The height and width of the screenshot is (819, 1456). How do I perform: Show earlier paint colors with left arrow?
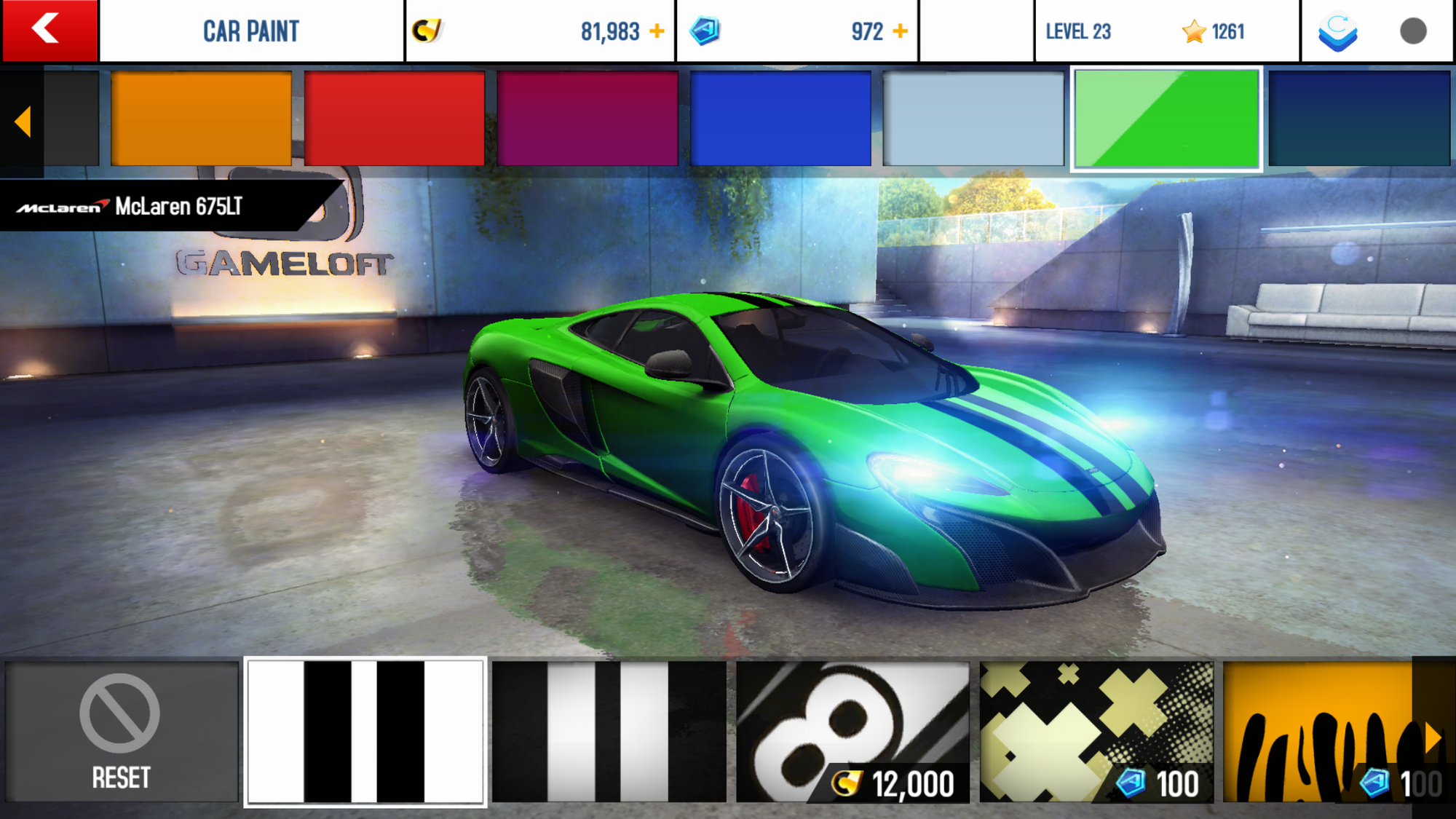[23, 122]
